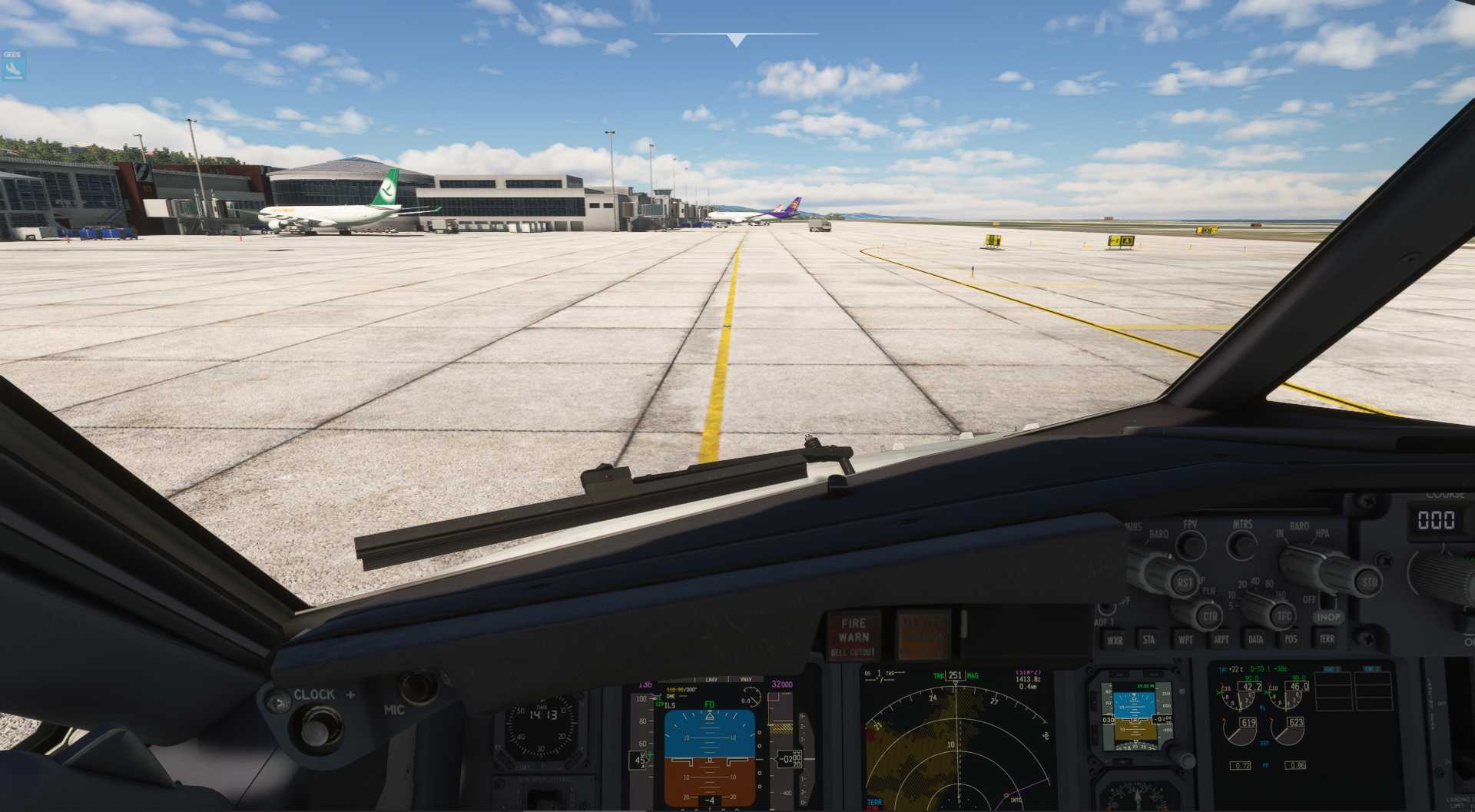Viewport: 1475px width, 812px height.
Task: Click the MIC push-to-talk button
Action: [417, 686]
